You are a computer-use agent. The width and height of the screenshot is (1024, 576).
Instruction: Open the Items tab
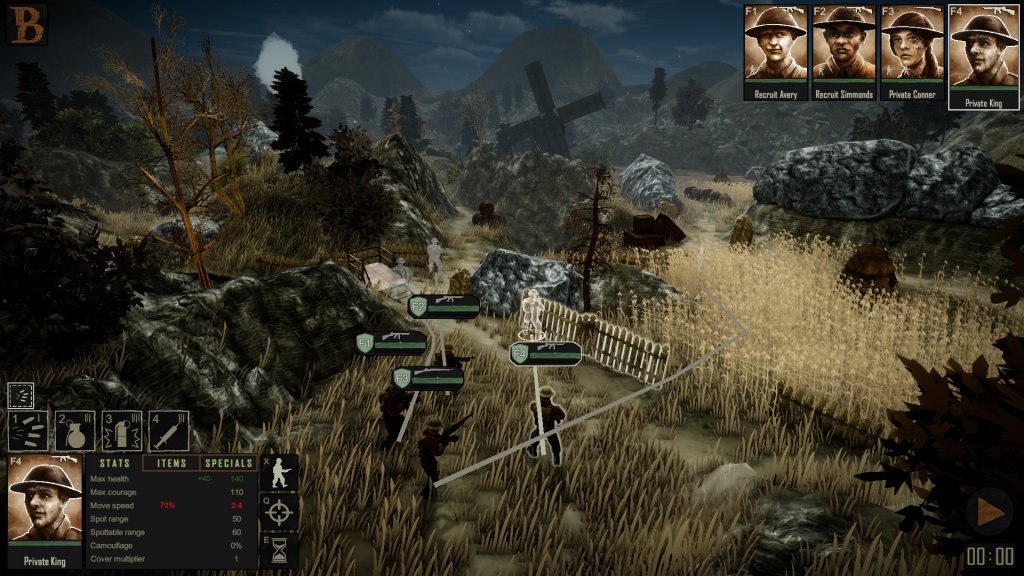tap(172, 464)
